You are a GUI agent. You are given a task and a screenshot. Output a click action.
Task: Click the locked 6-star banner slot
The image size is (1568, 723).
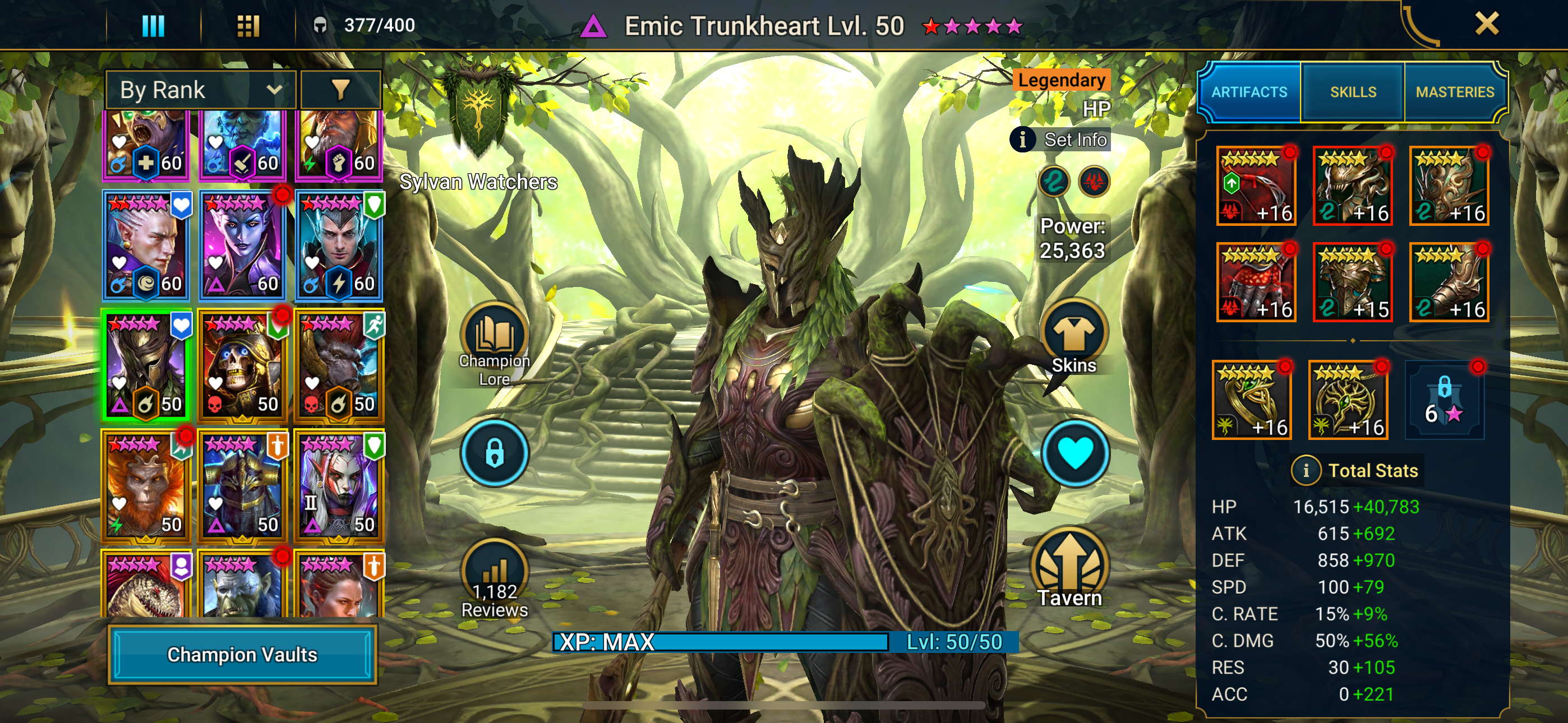click(1444, 400)
